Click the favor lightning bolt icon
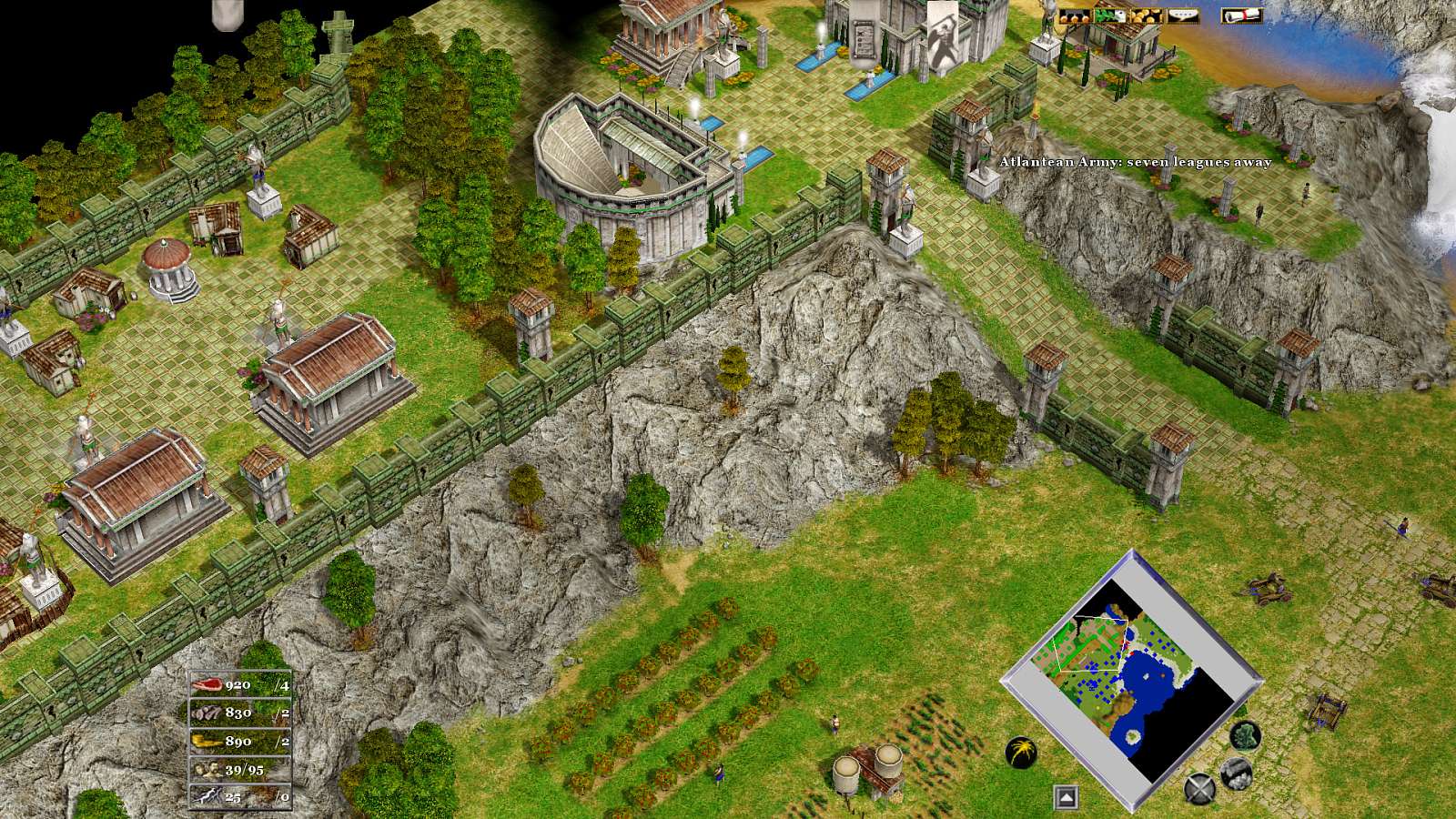This screenshot has width=1456, height=819. (207, 797)
